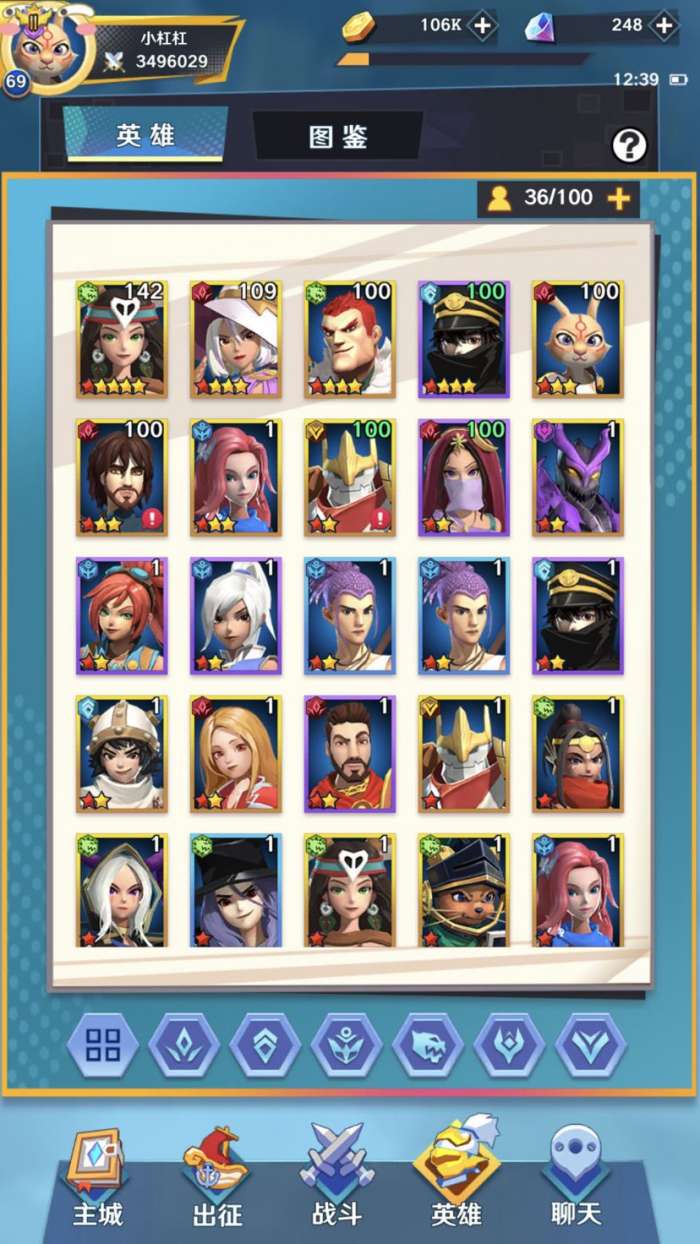Add more gold with the plus button
This screenshot has height=1244, width=700.
482,26
